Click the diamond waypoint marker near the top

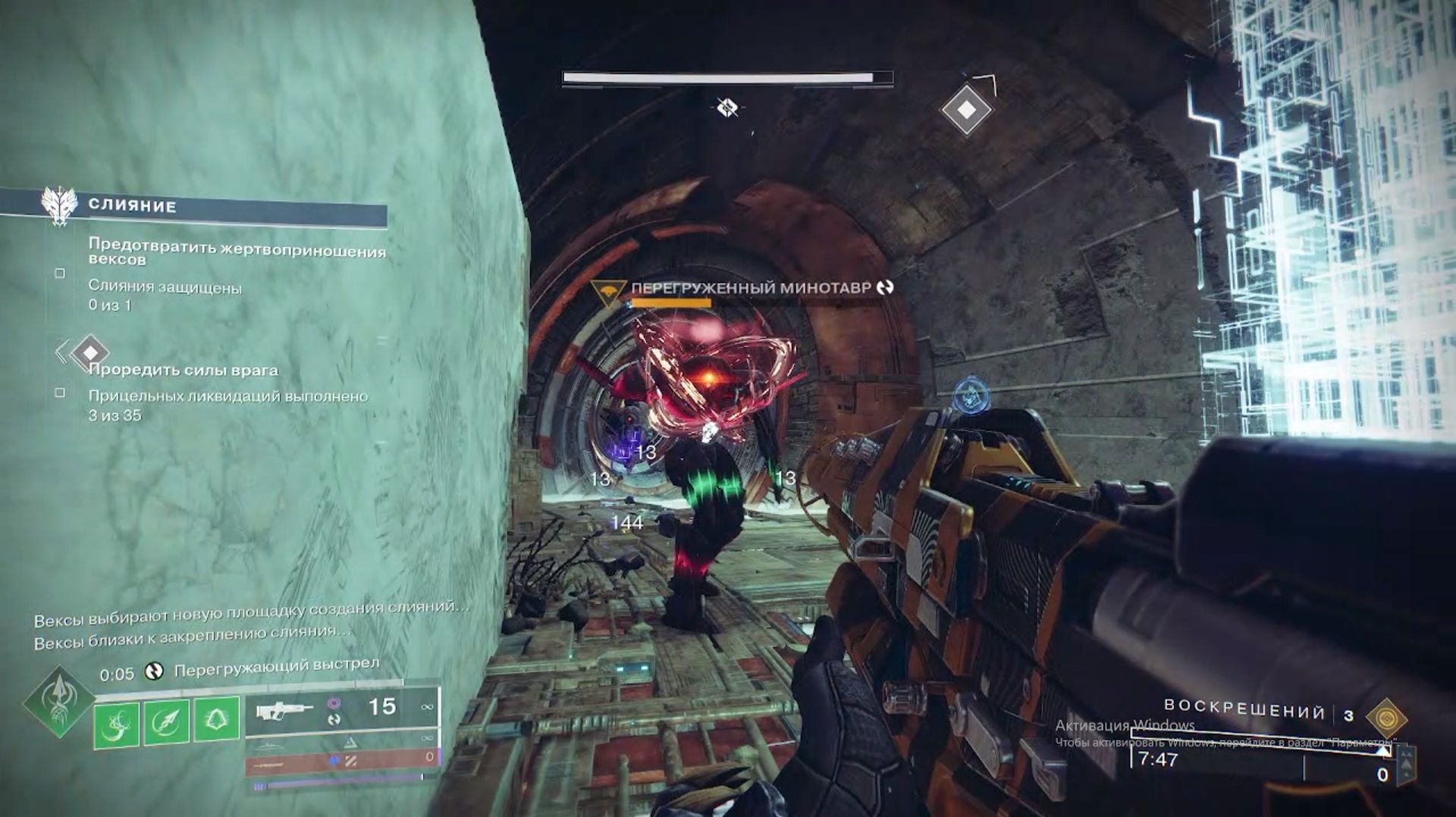(x=966, y=110)
